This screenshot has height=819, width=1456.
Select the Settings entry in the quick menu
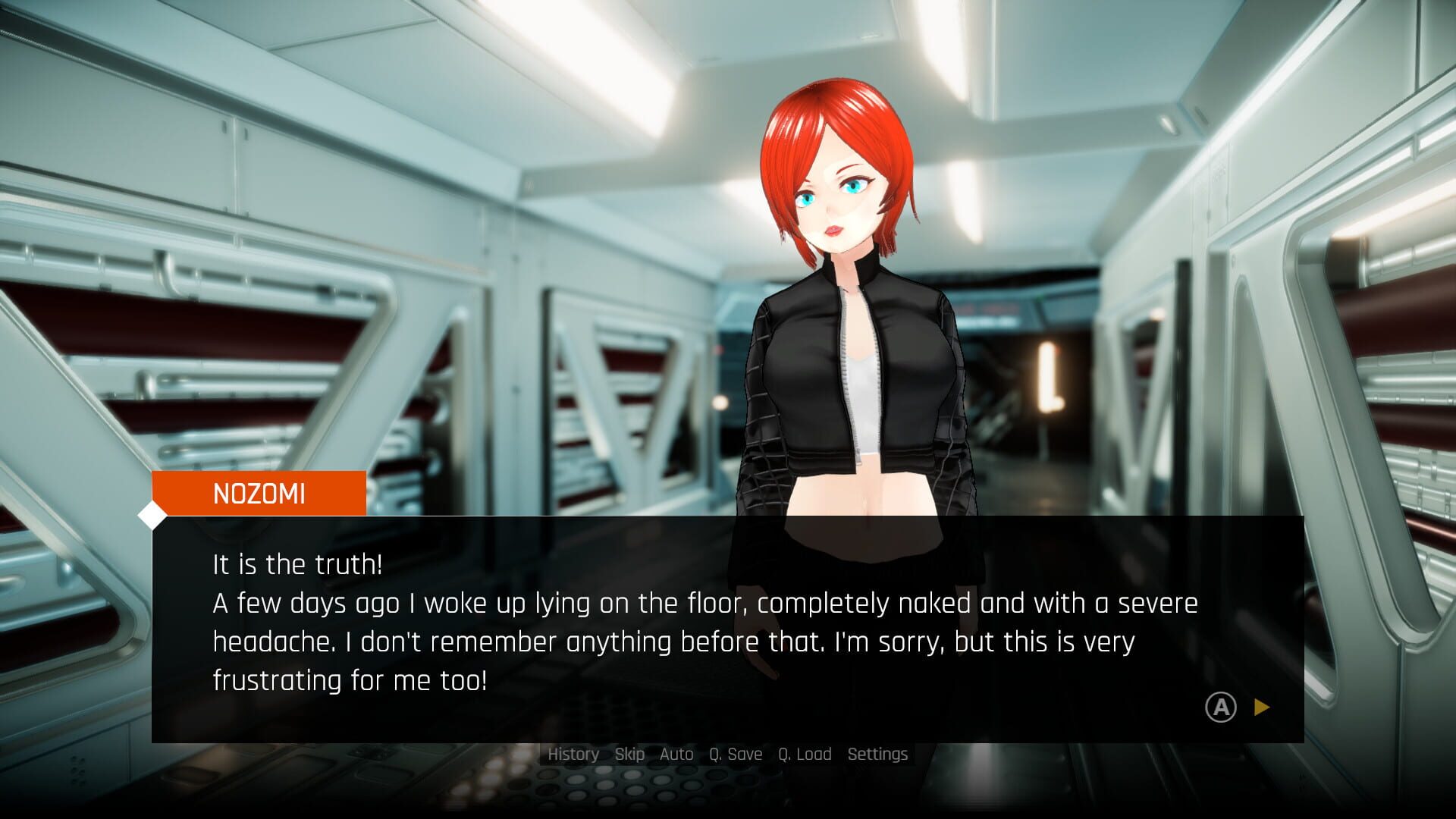877,754
